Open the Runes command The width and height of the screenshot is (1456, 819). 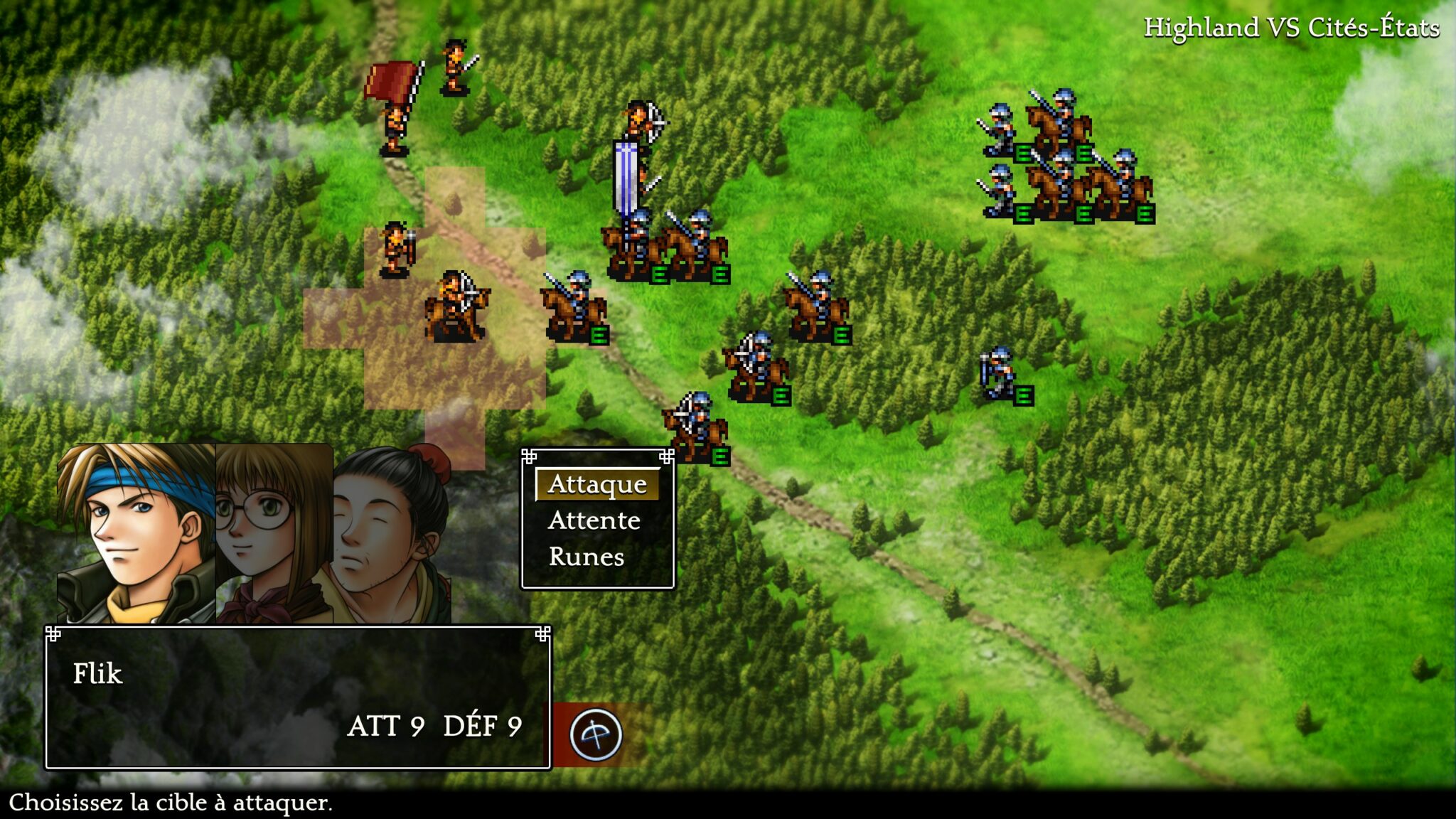click(587, 557)
